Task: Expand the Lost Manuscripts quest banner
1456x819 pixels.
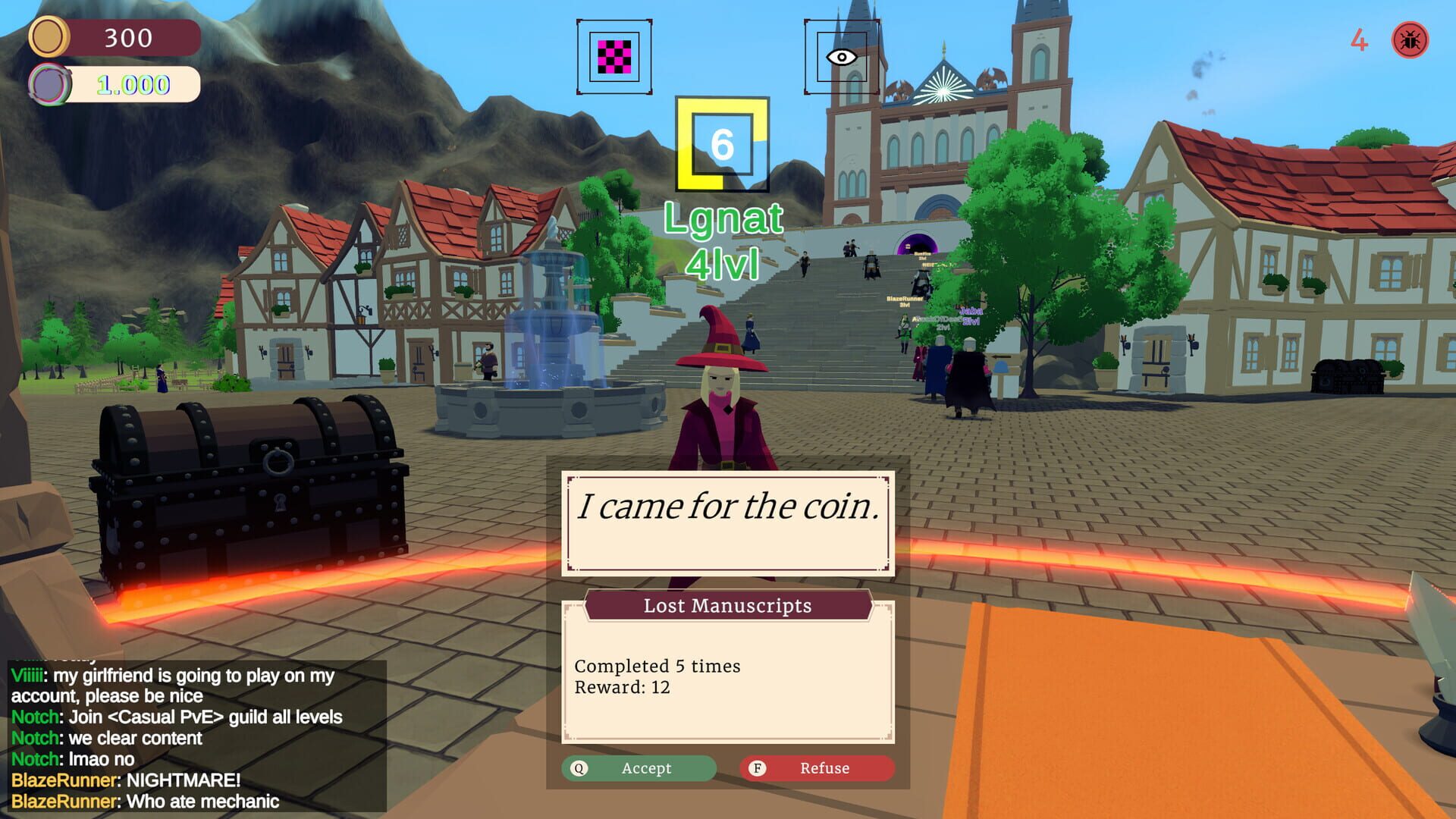Action: (726, 606)
